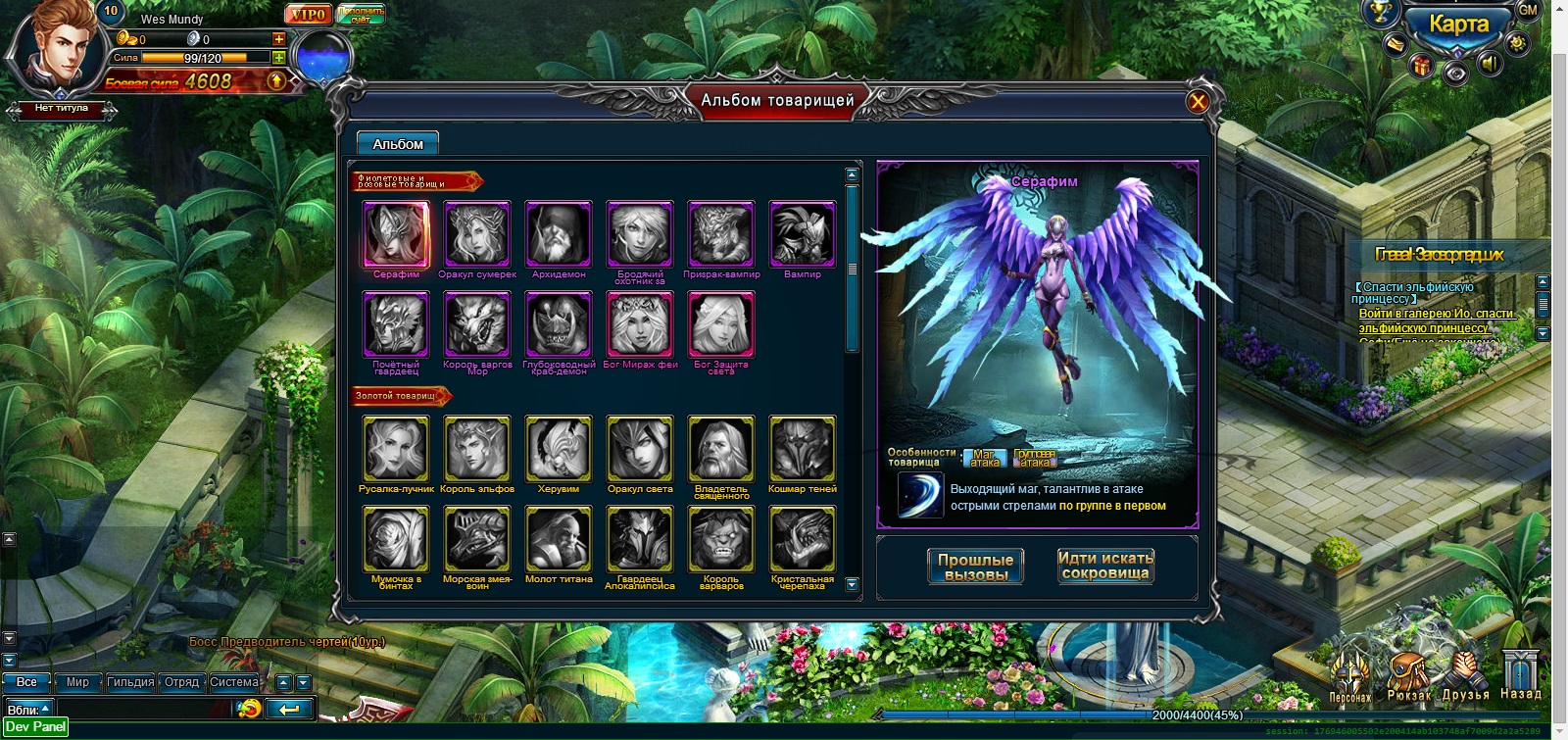Open the Рюкзак backpack

(x=1409, y=674)
